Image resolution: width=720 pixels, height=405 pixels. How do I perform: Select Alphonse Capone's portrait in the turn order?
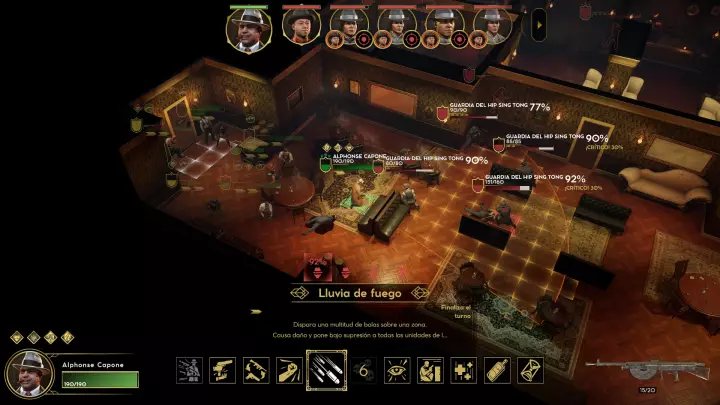tap(249, 28)
